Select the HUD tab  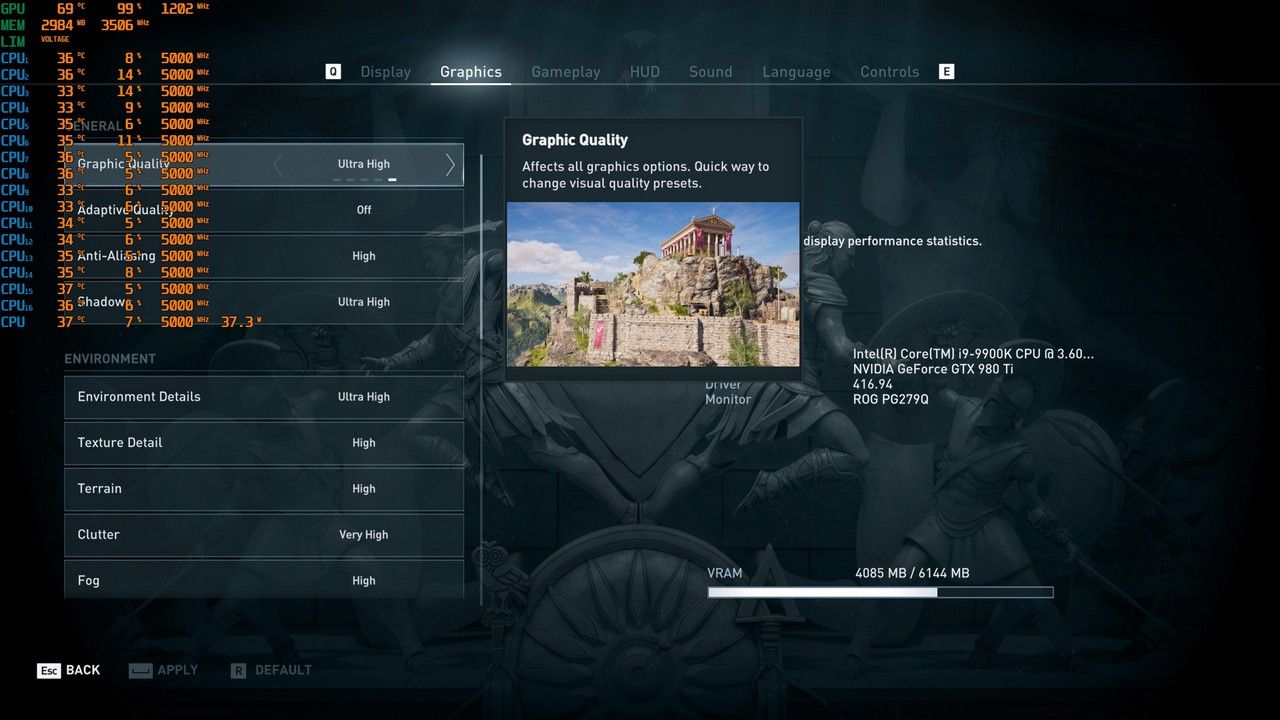tap(644, 72)
